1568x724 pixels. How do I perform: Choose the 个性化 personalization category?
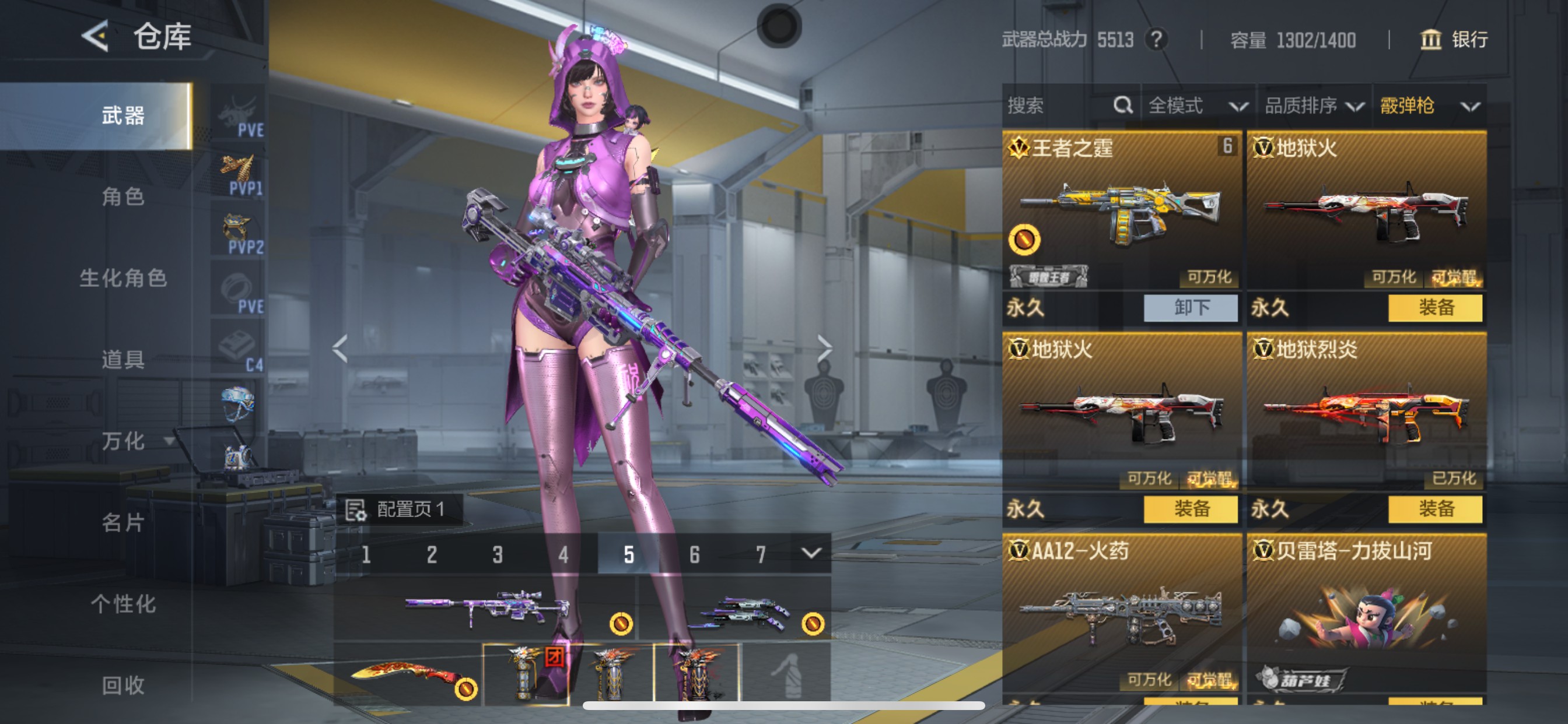pos(123,604)
